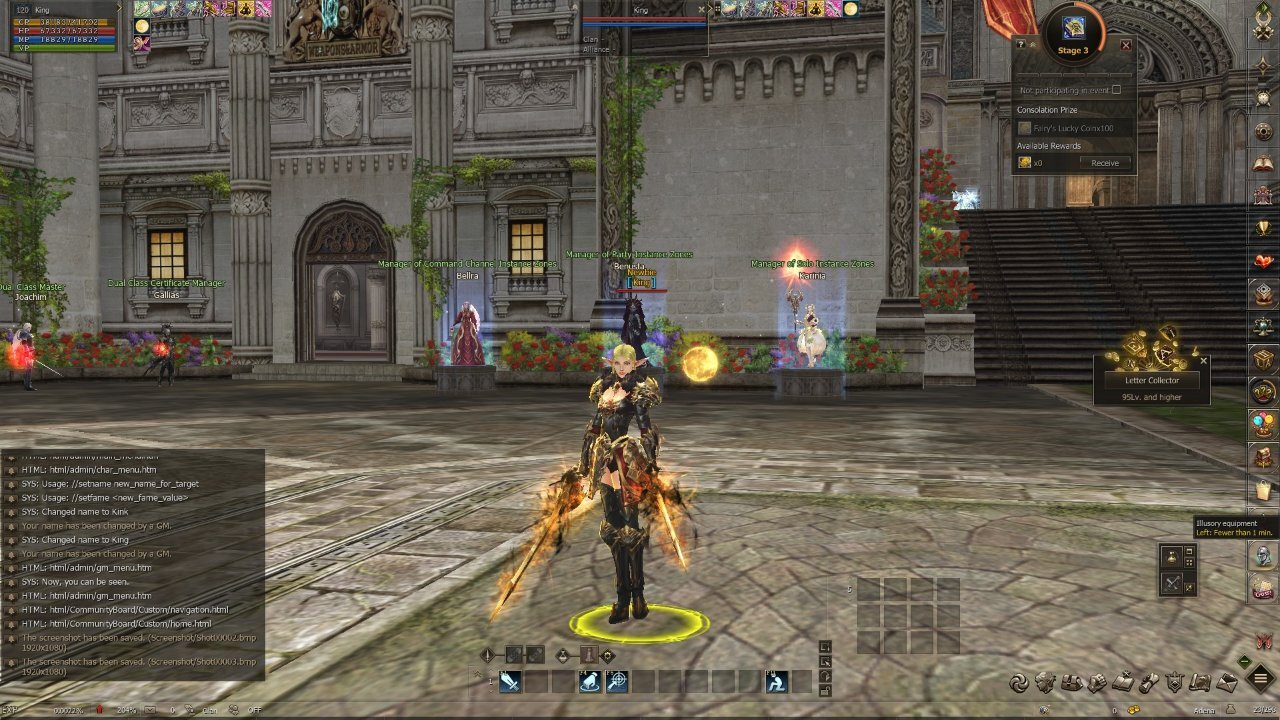Activate the sitting figure action slot

coord(777,682)
